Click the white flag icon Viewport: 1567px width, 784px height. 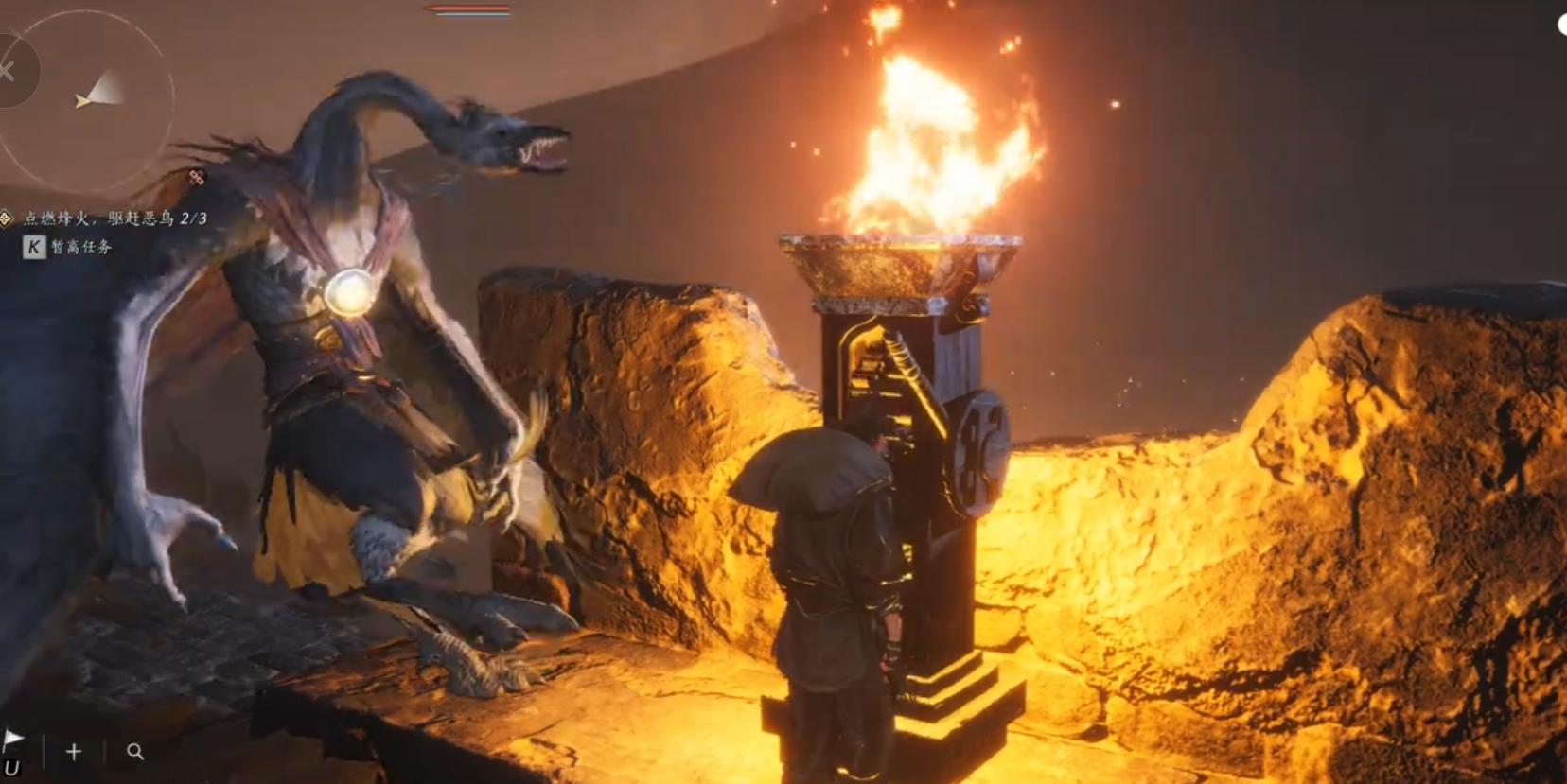point(13,739)
